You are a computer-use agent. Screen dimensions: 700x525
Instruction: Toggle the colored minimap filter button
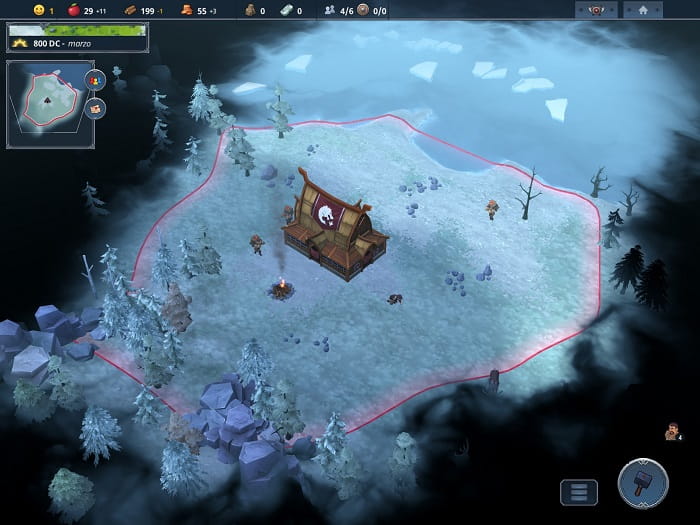pos(97,80)
